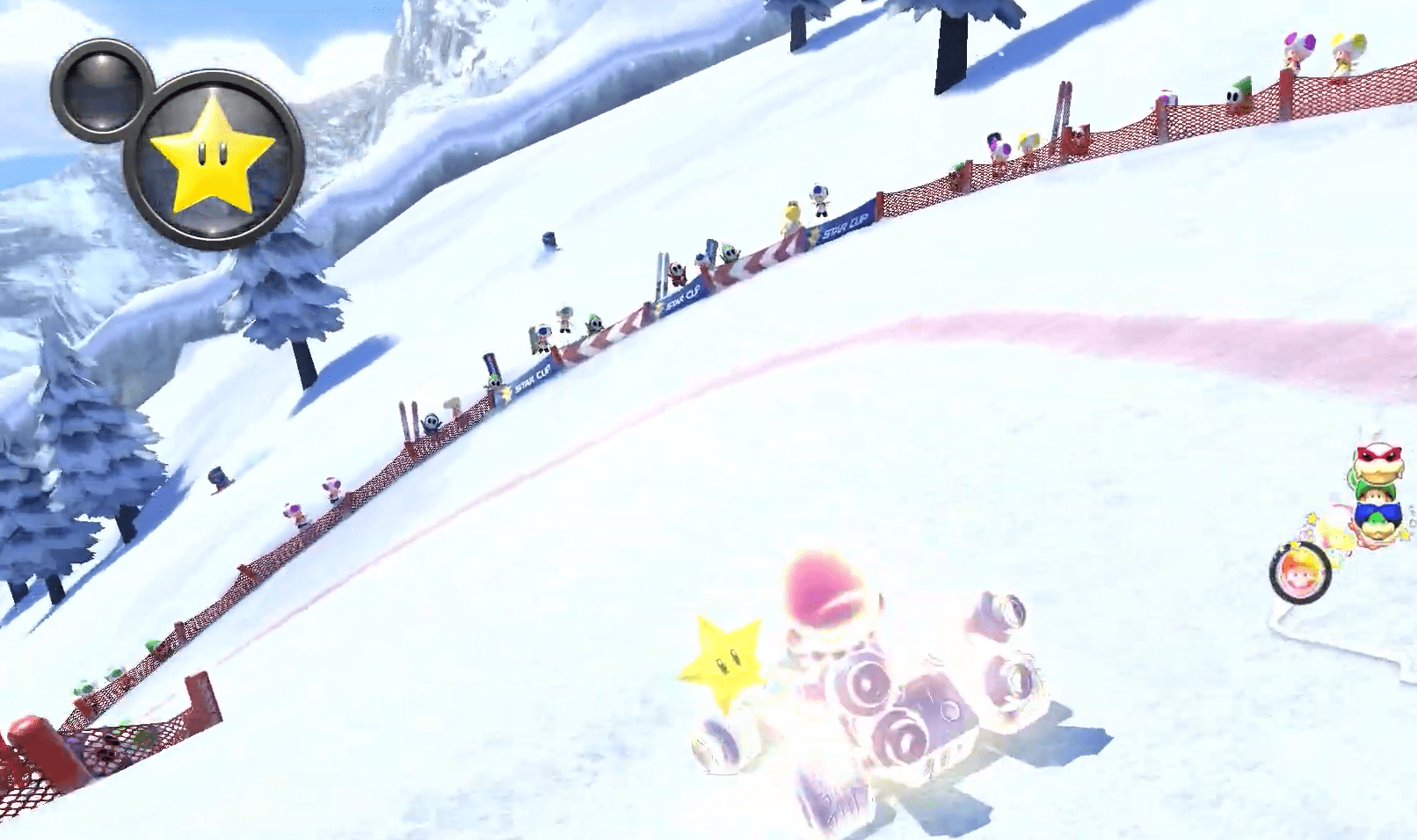Image resolution: width=1417 pixels, height=840 pixels.
Task: Click the middle STAR CUP banner on the fence
Action: [682, 295]
